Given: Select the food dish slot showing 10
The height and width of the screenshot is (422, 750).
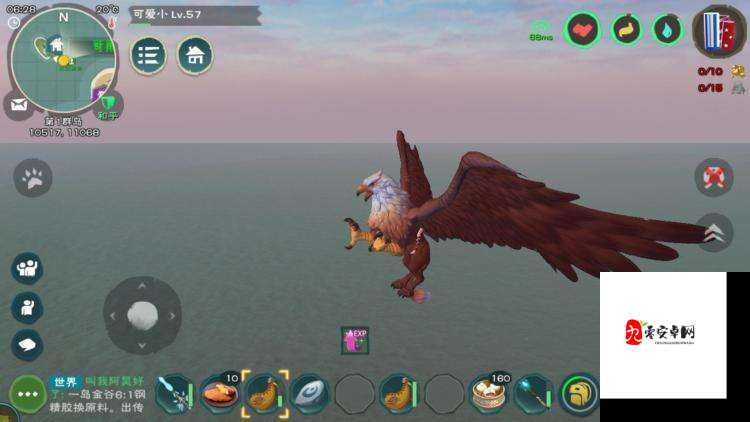Looking at the screenshot, I should [x=219, y=394].
